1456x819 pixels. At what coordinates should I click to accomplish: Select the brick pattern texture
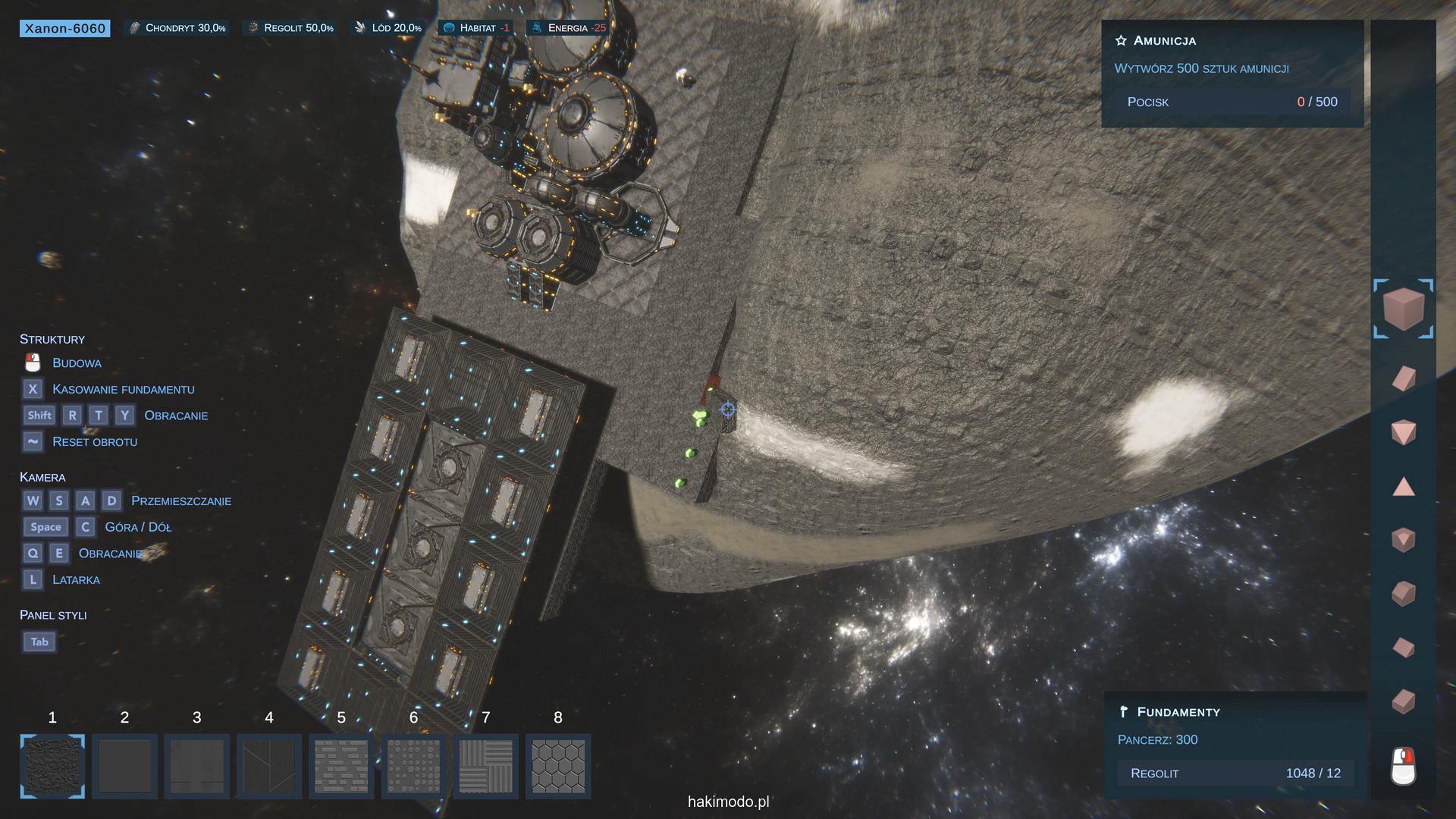coord(341,766)
